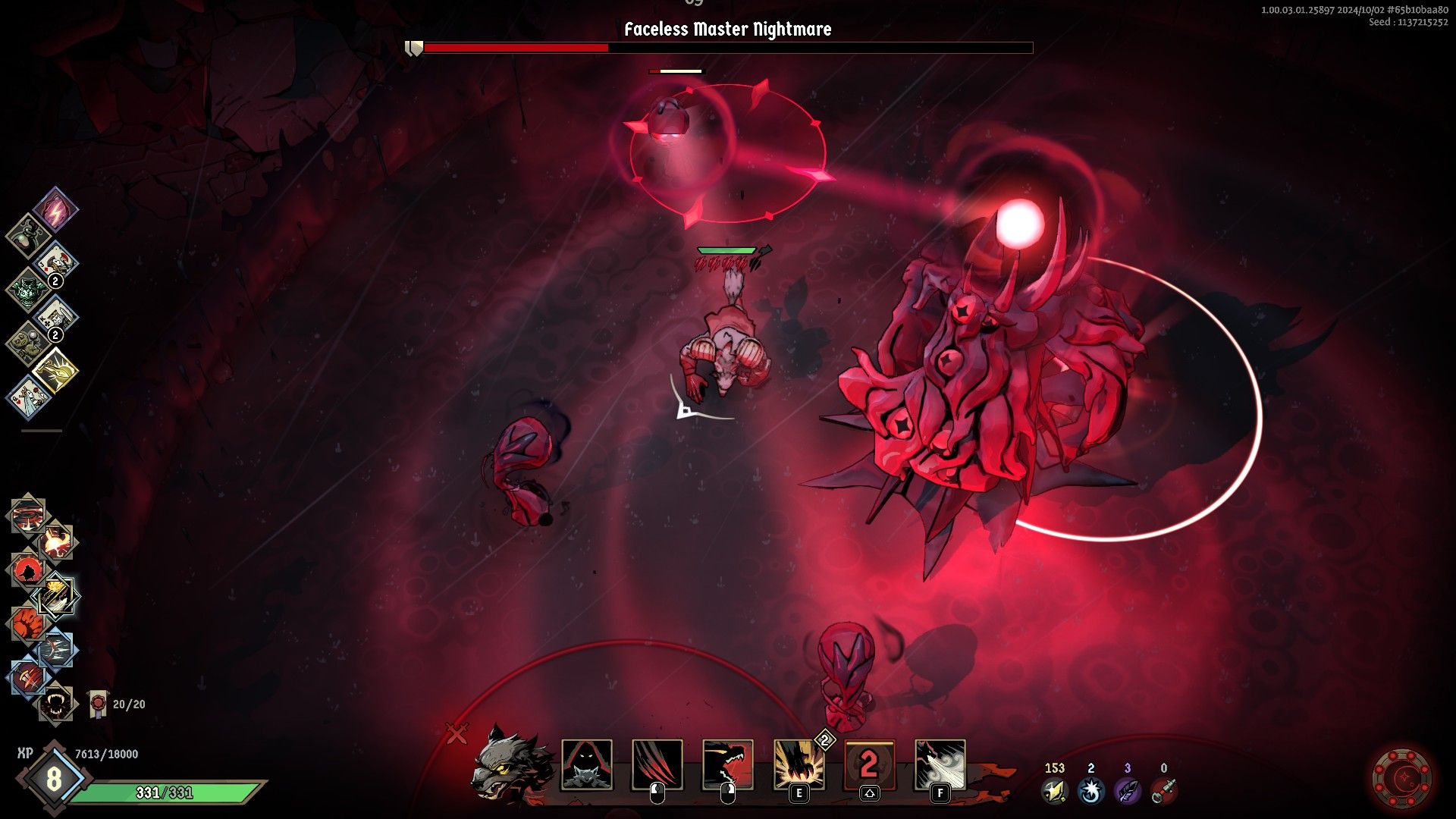Select the blue-framed bloody claws perk

click(x=27, y=677)
